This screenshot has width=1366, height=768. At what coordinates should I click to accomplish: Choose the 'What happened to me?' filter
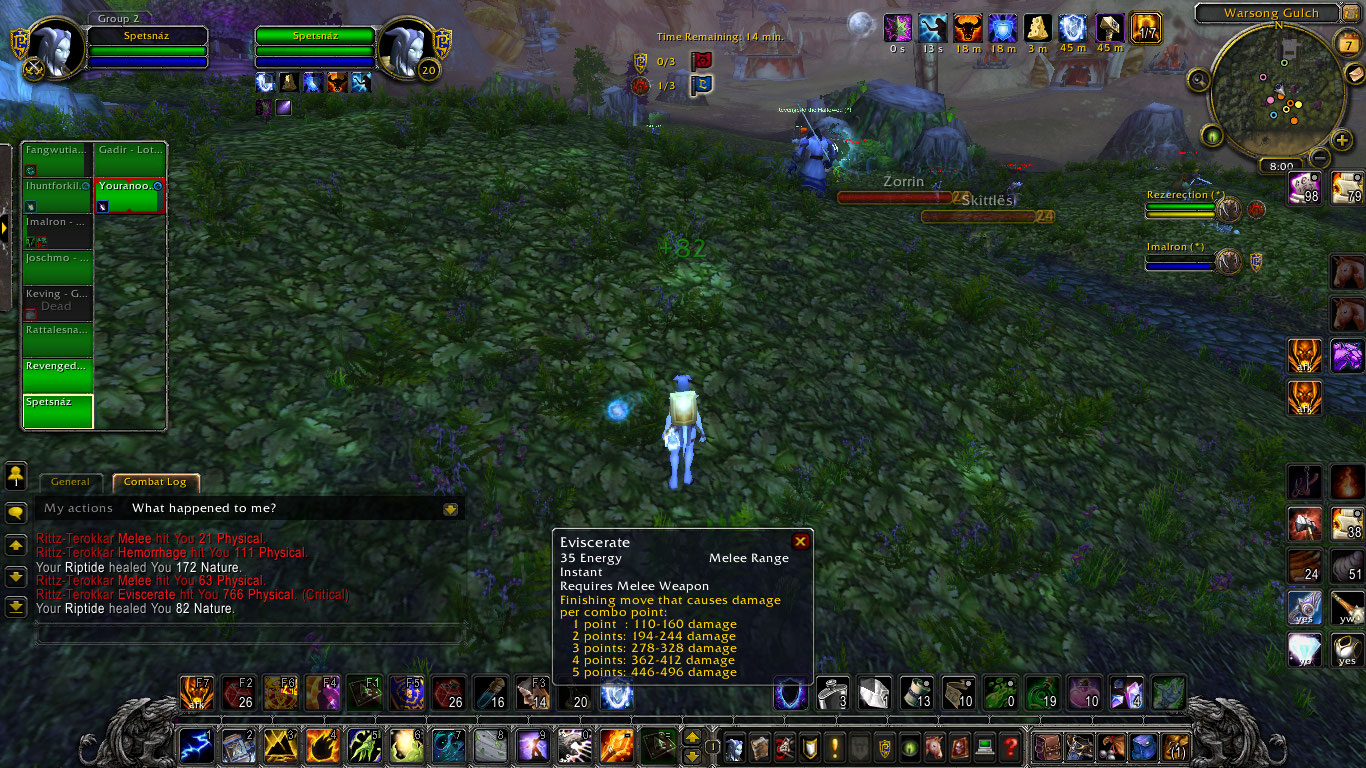point(204,508)
